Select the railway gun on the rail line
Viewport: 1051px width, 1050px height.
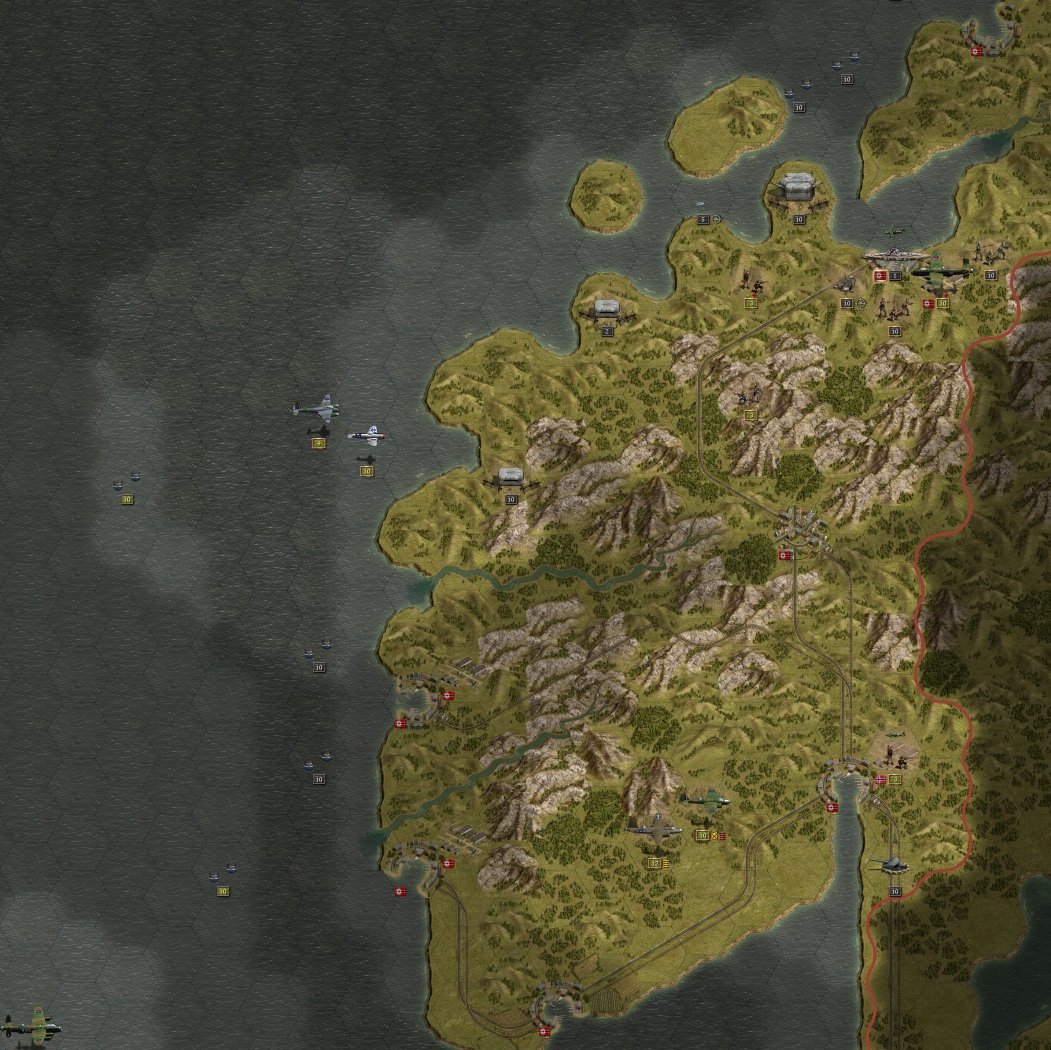pos(893,864)
